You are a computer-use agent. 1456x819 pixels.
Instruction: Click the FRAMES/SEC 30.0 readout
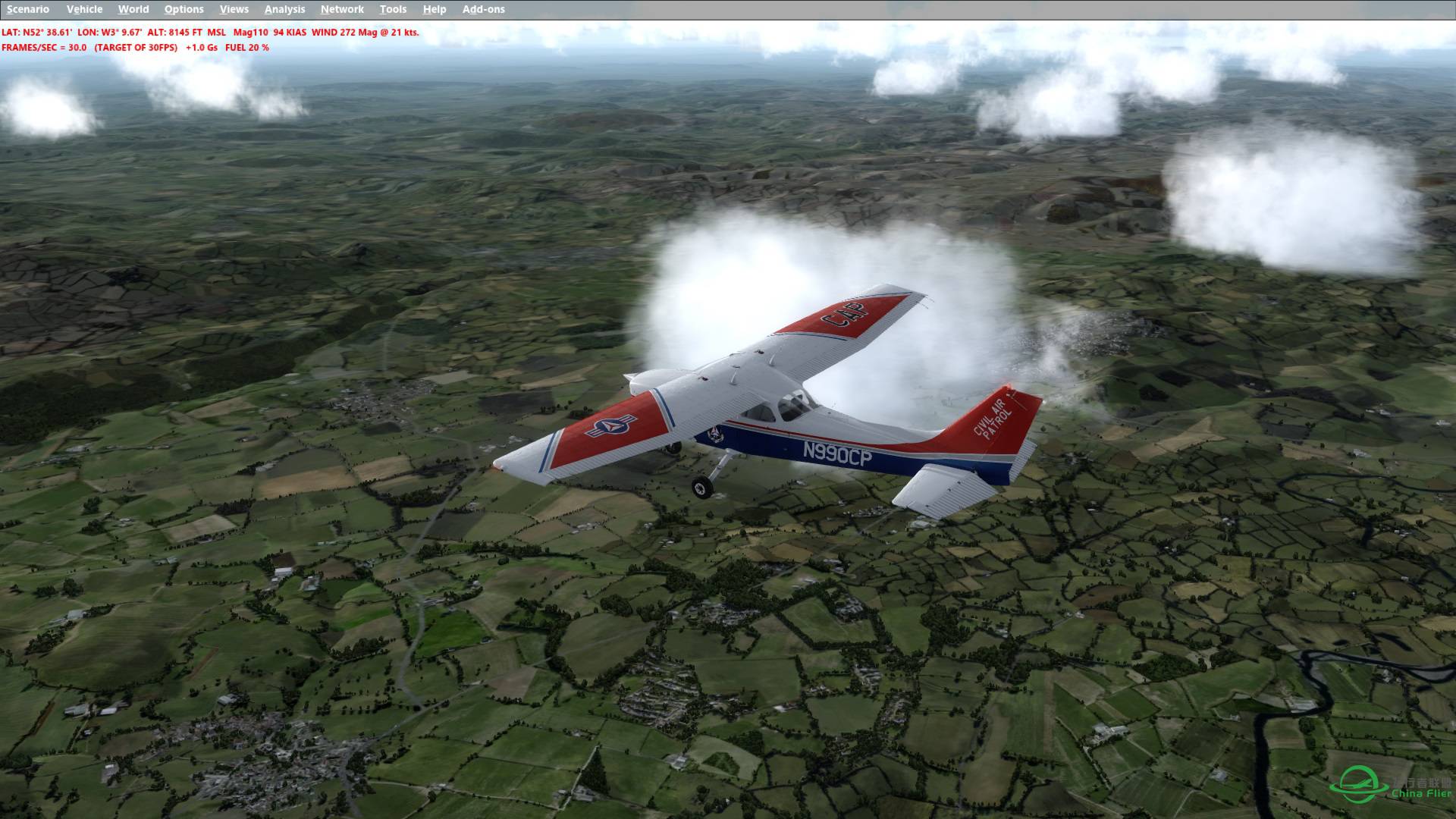(45, 47)
